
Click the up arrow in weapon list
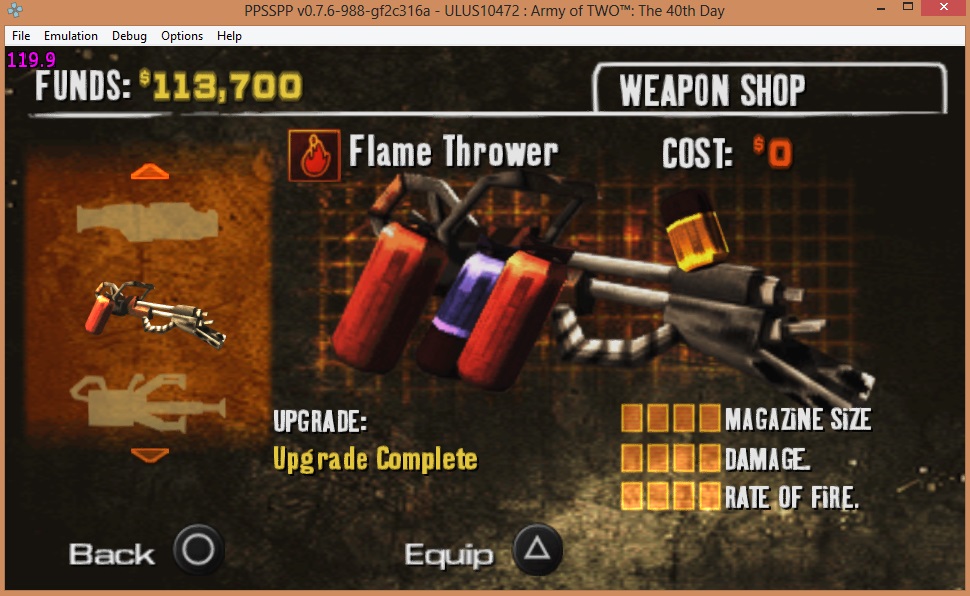150,172
